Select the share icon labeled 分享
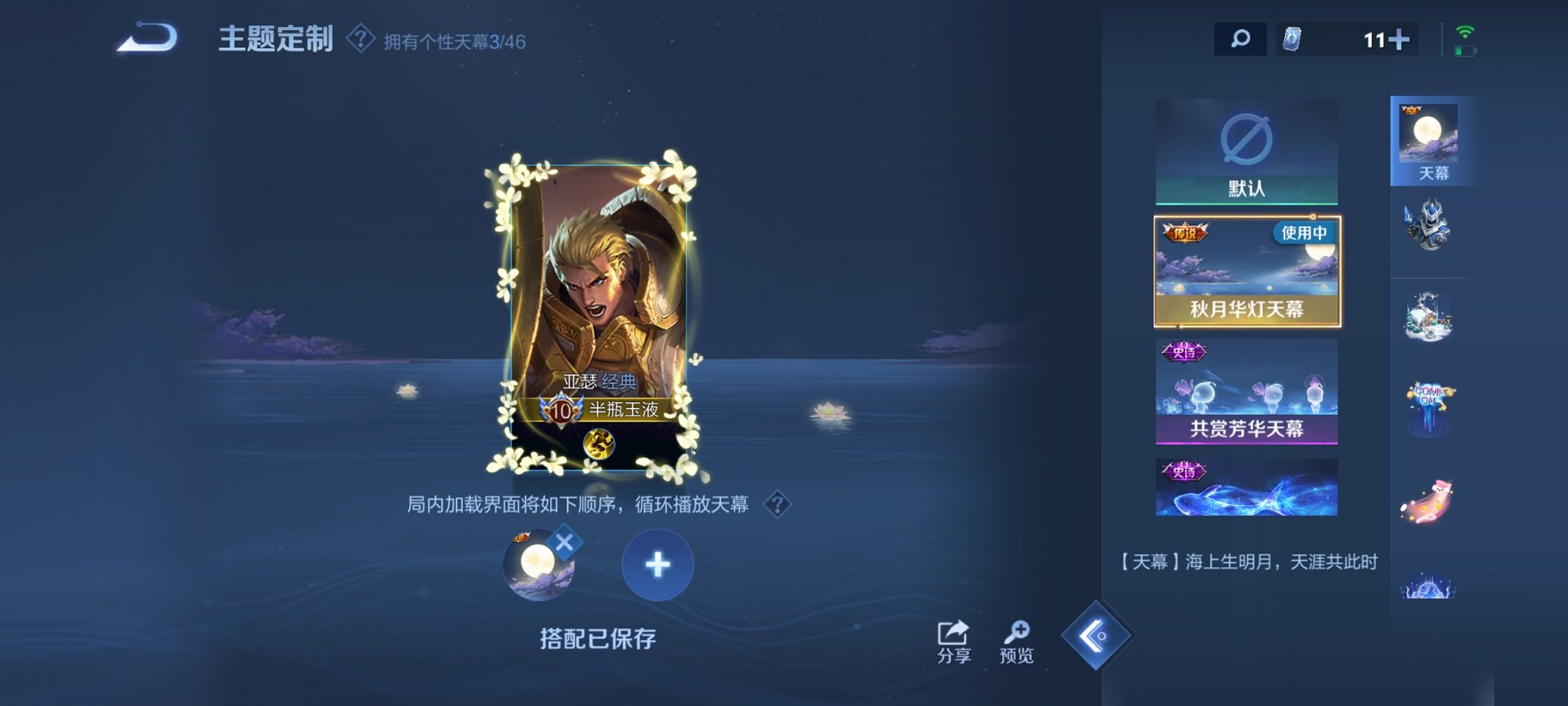The height and width of the screenshot is (706, 1568). pyautogui.click(x=952, y=638)
